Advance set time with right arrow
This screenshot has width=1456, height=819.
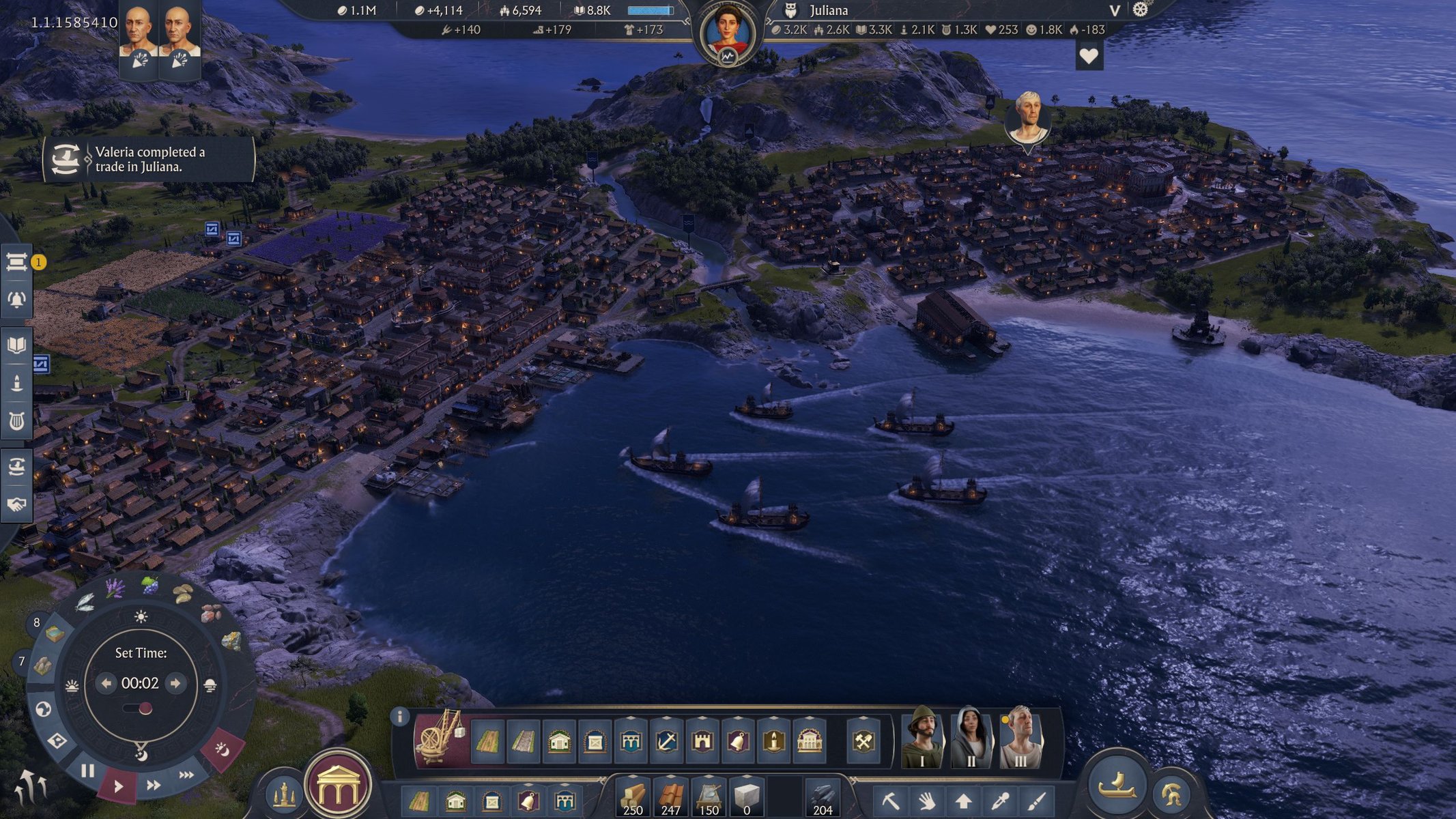tap(175, 683)
